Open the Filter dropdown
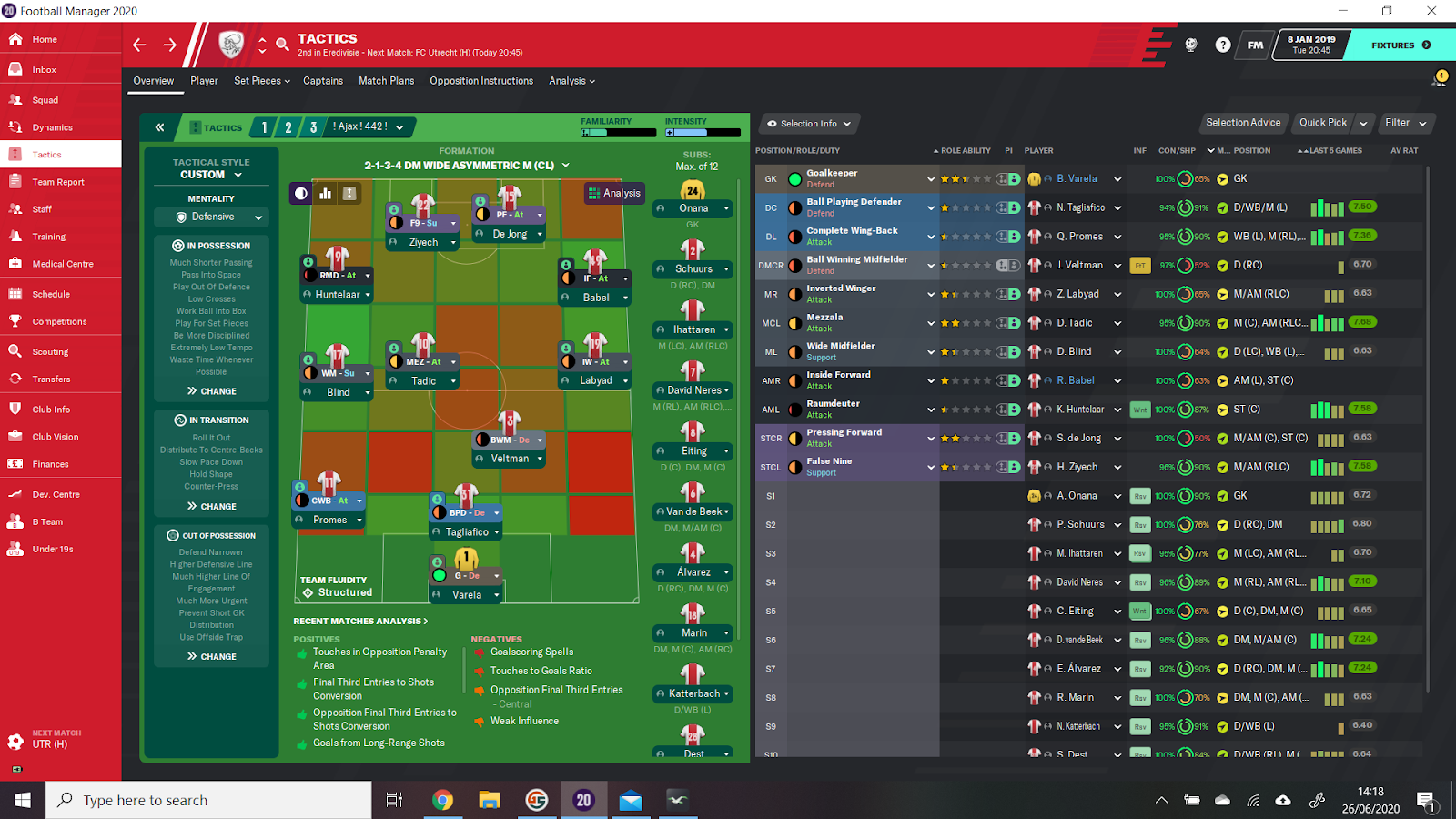 1405,123
